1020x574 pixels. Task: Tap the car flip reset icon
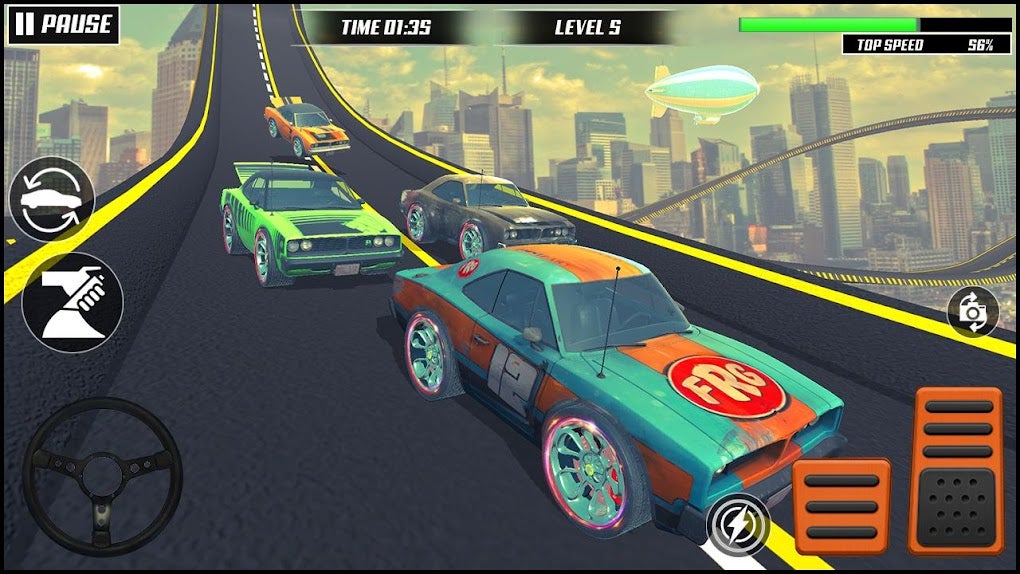click(x=51, y=199)
